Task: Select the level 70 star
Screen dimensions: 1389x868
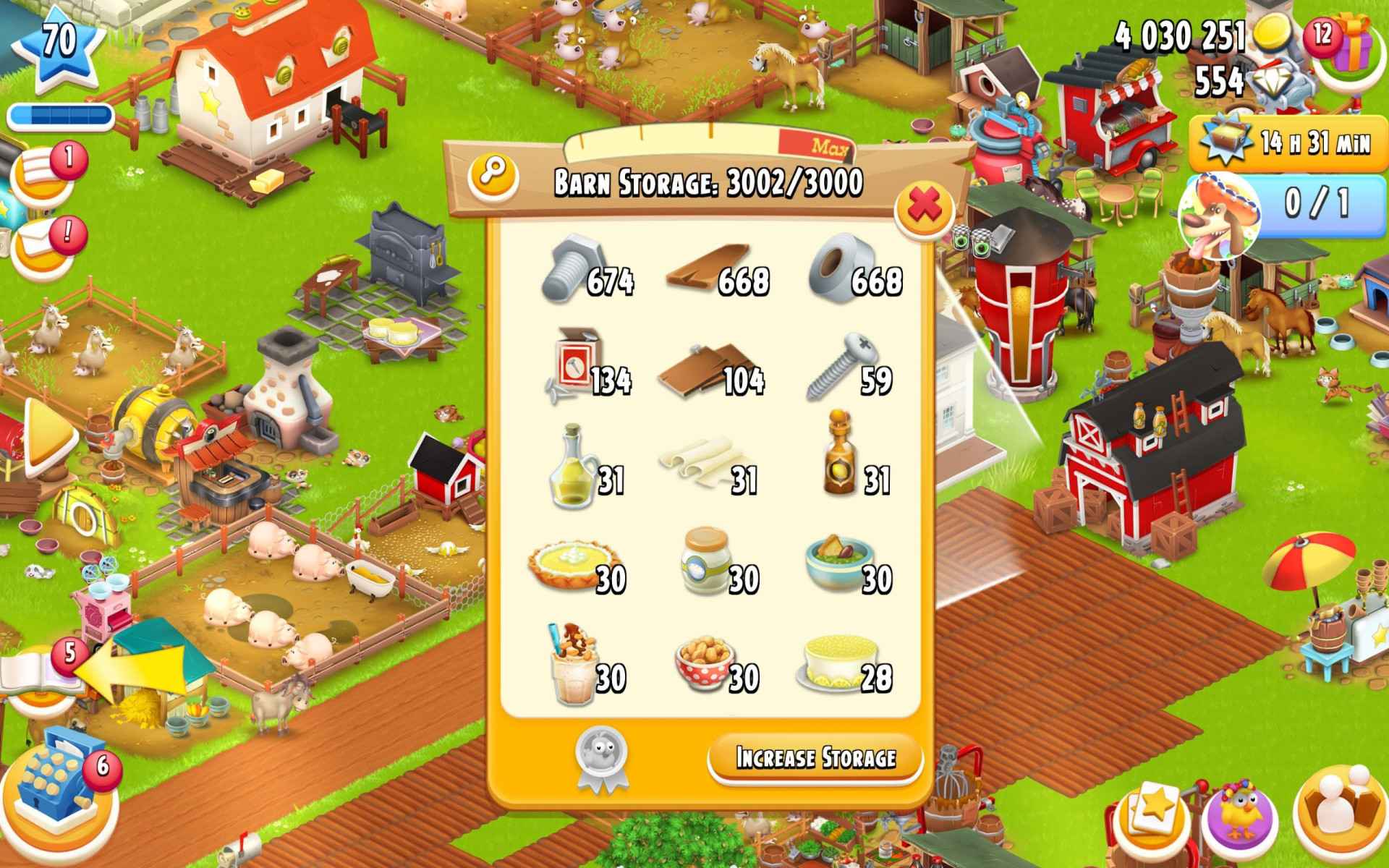Action: 59,40
